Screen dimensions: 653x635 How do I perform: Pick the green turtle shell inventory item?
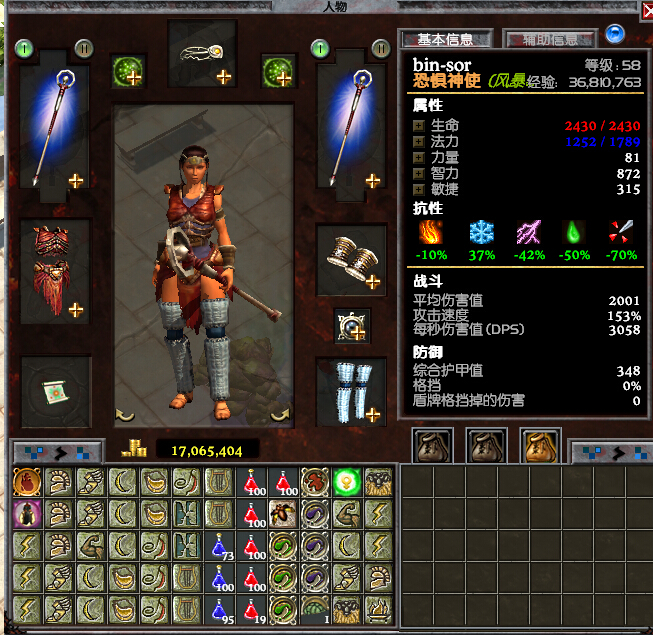point(315,609)
